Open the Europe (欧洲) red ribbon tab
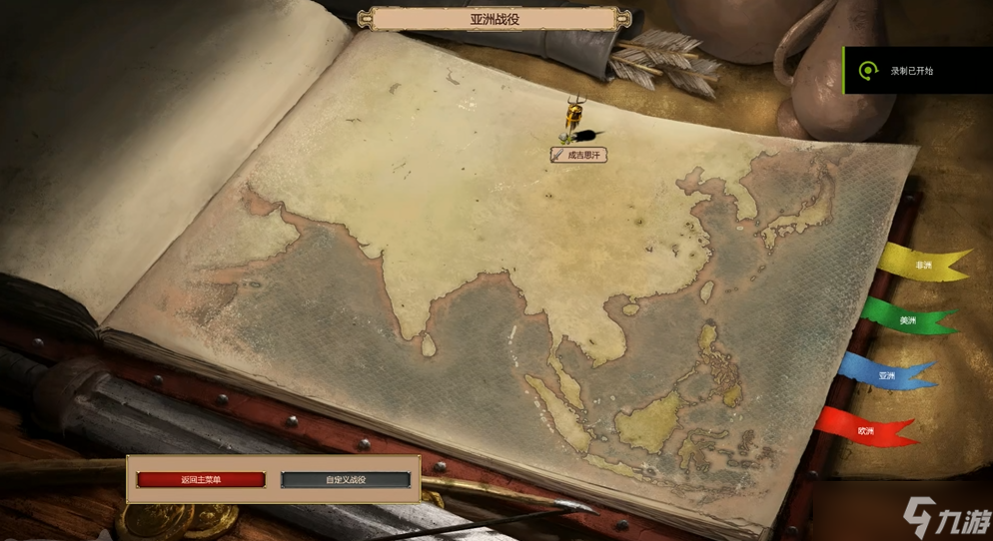Viewport: 993px width, 541px height. tap(865, 430)
